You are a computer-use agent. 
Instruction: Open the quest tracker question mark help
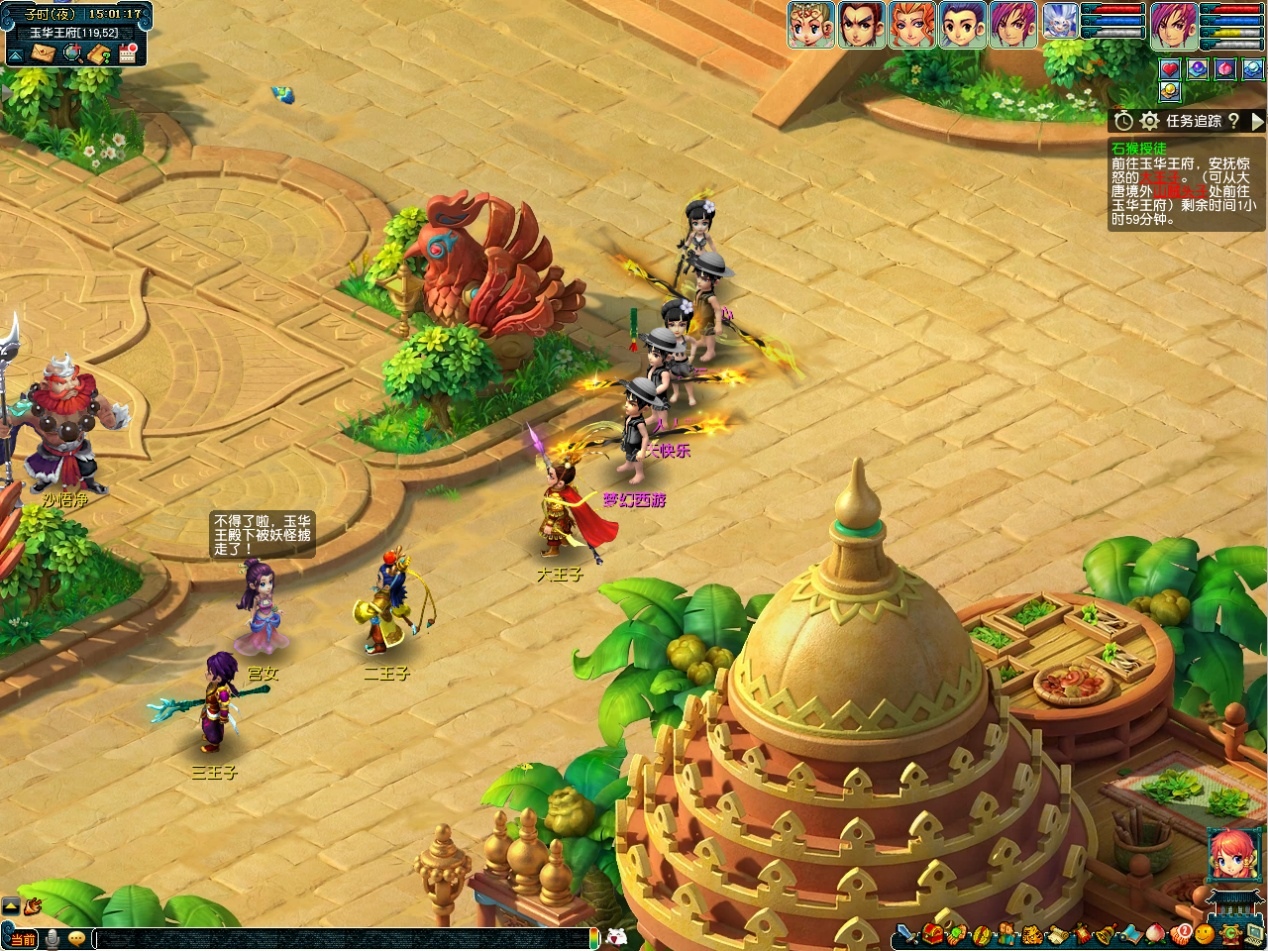1233,121
